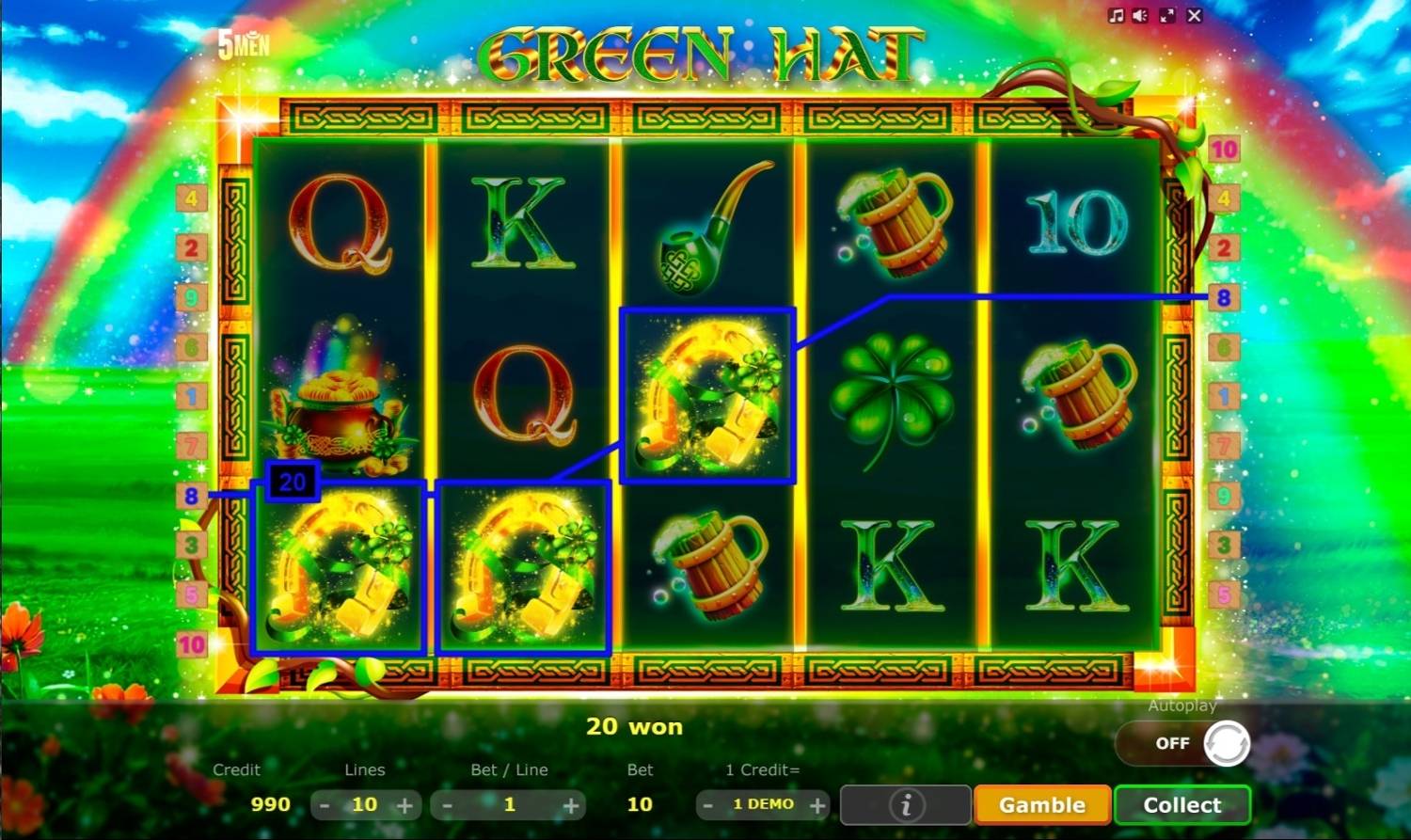Close the game with the X

point(1195,16)
